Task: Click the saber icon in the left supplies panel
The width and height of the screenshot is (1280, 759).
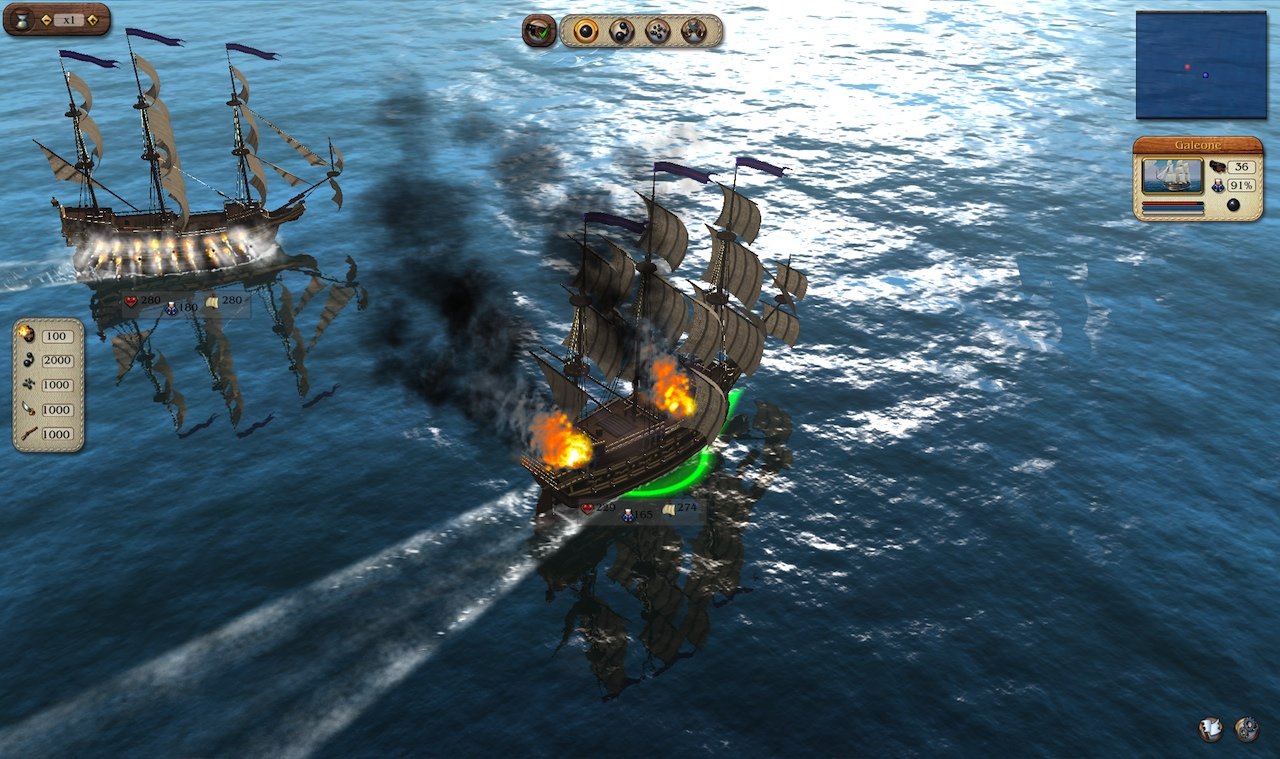Action: click(x=30, y=410)
